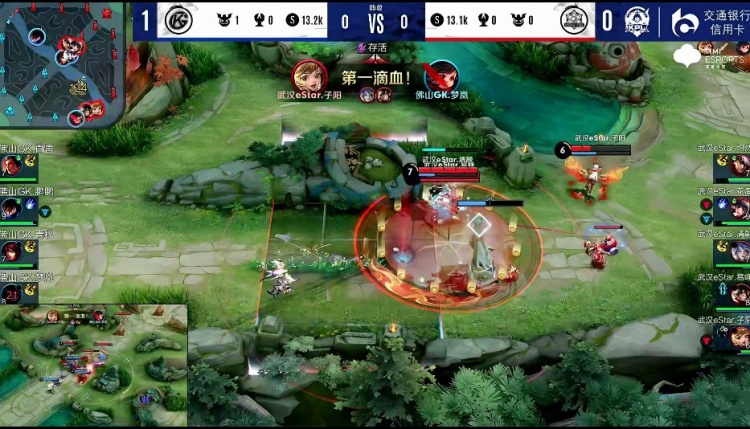Click the eStar.子阳 killer portrait in banner
Screen dimensions: 750x429
tap(307, 75)
